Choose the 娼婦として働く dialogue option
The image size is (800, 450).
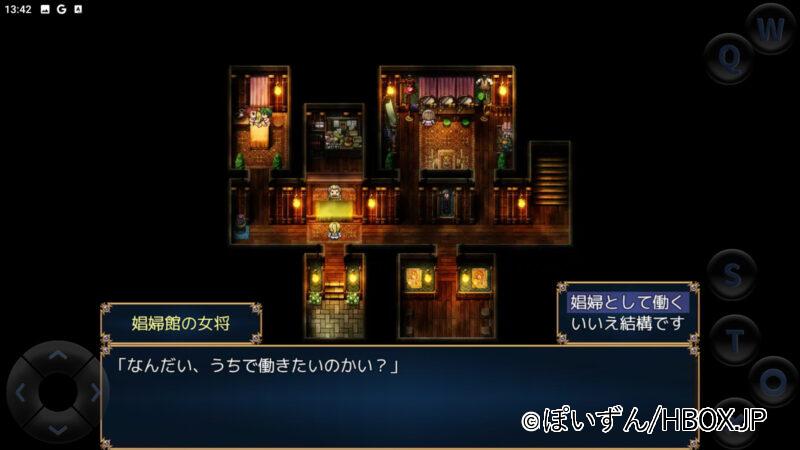pos(627,302)
